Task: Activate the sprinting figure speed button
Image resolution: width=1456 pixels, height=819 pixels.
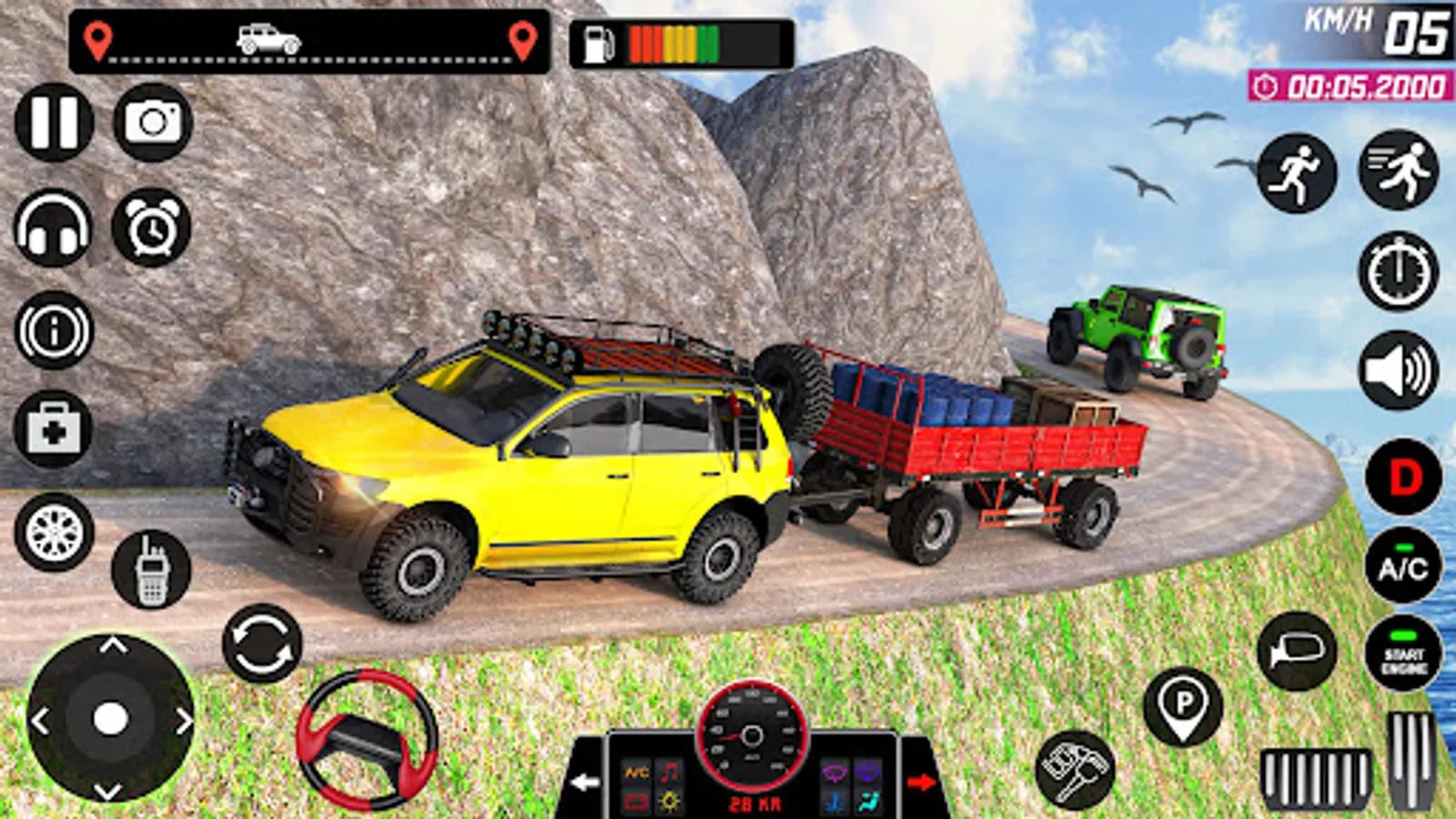Action: click(x=1399, y=170)
